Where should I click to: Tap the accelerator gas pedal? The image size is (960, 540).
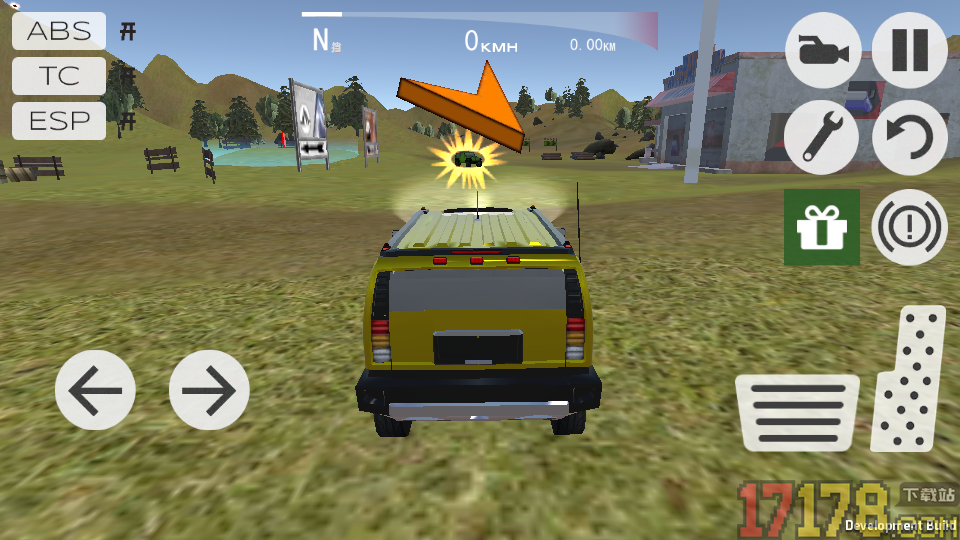point(908,380)
